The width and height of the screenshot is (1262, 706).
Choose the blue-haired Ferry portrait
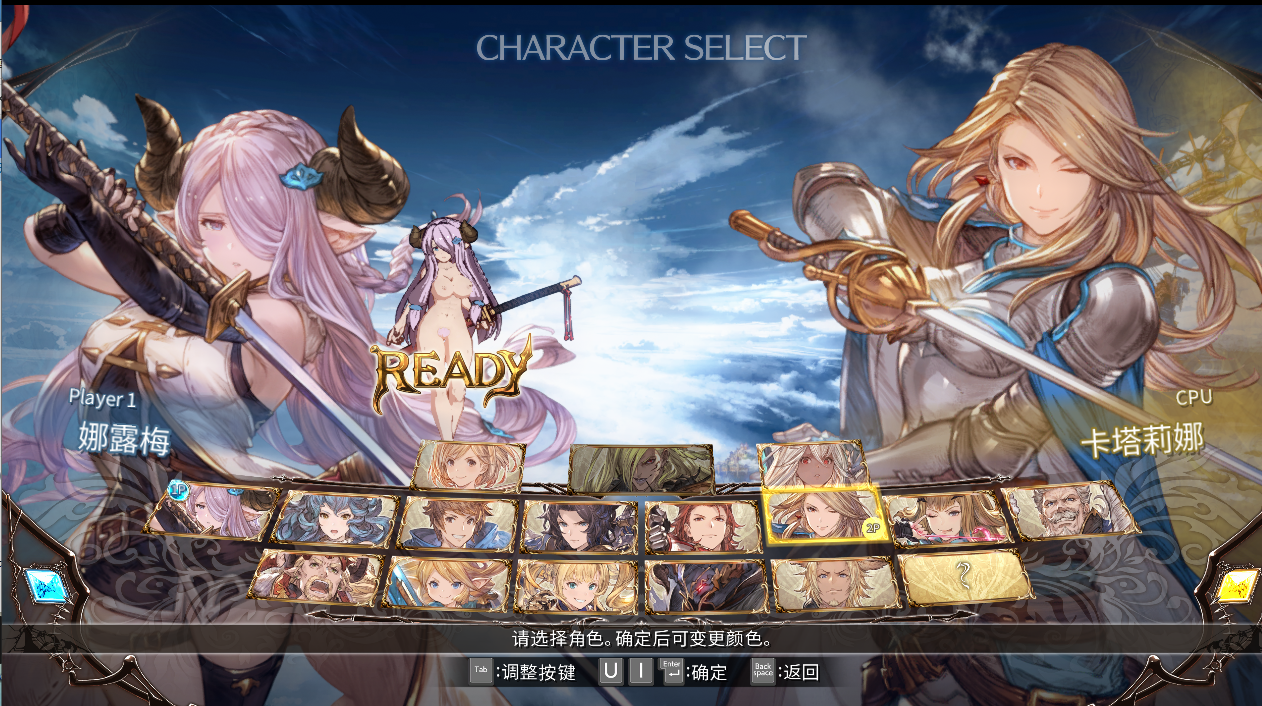pos(336,518)
